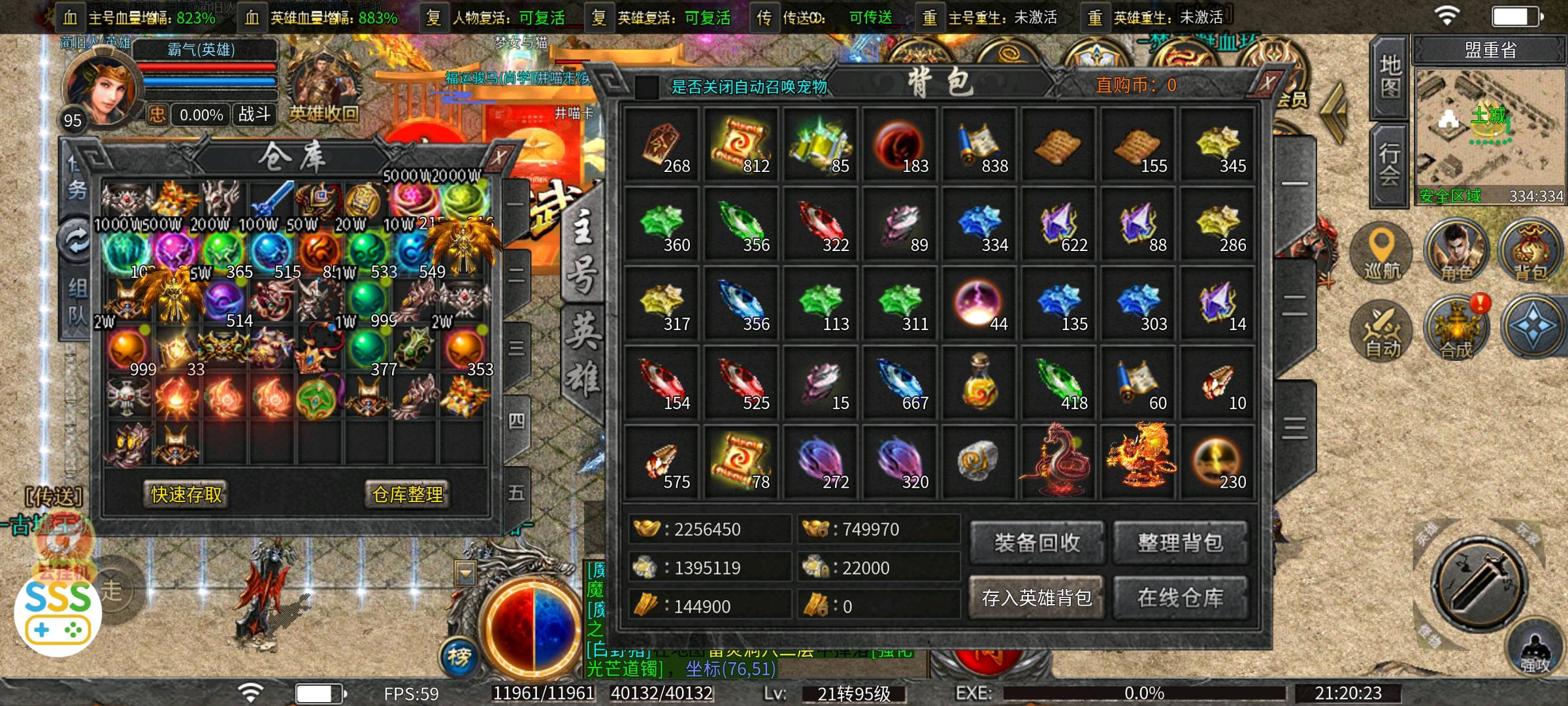Screen dimensions: 1568x706
Task: Close the 背包 backpack window
Action: (1267, 84)
